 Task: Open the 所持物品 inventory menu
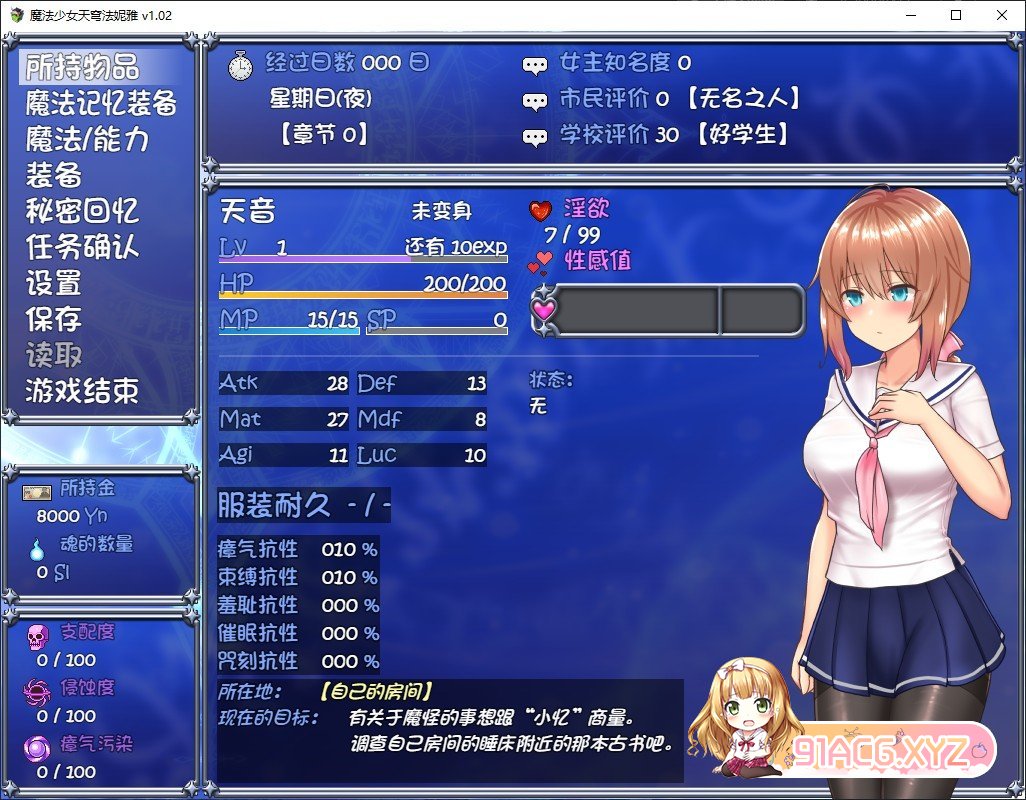click(82, 67)
